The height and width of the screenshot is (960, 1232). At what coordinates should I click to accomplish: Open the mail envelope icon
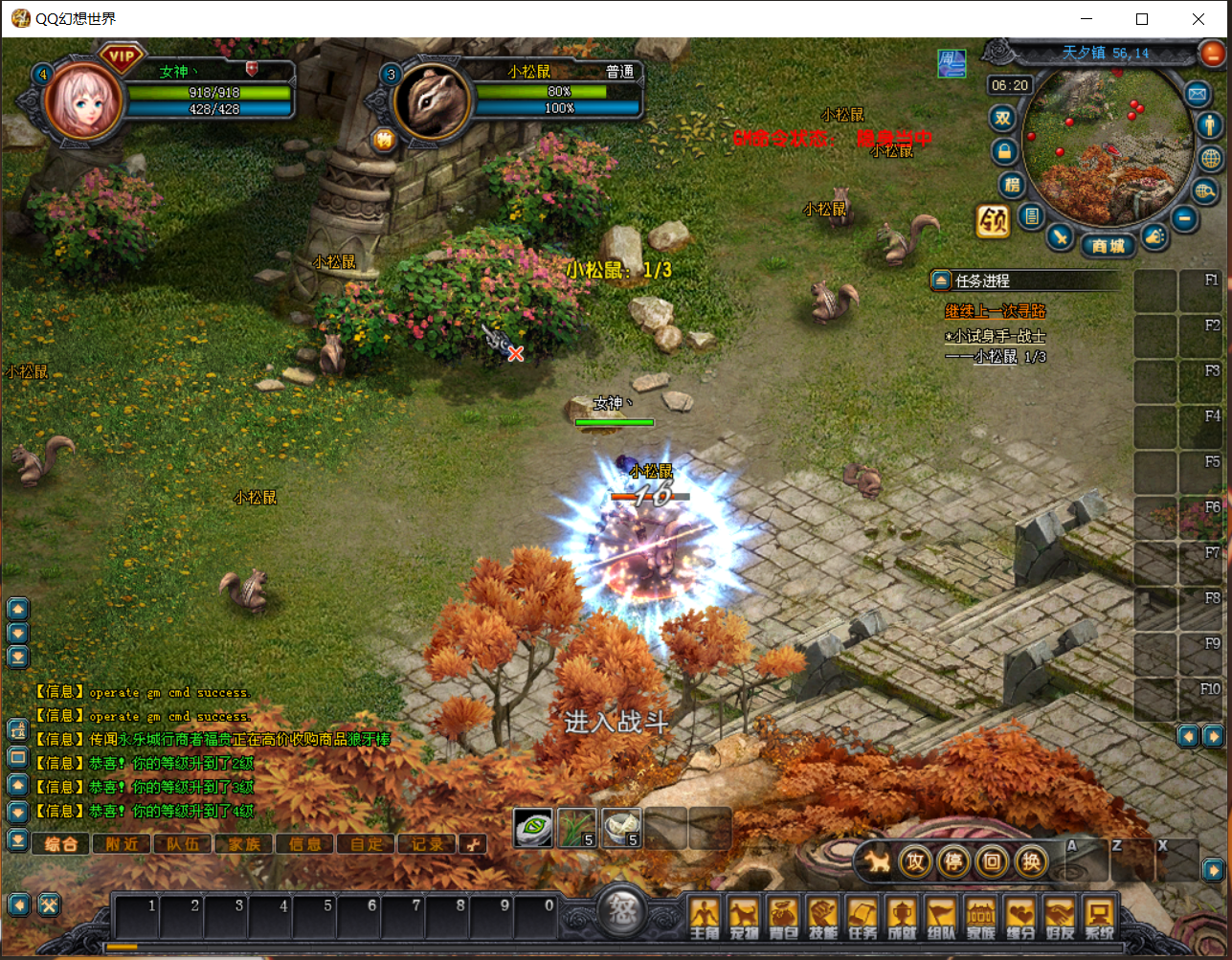point(1197,94)
